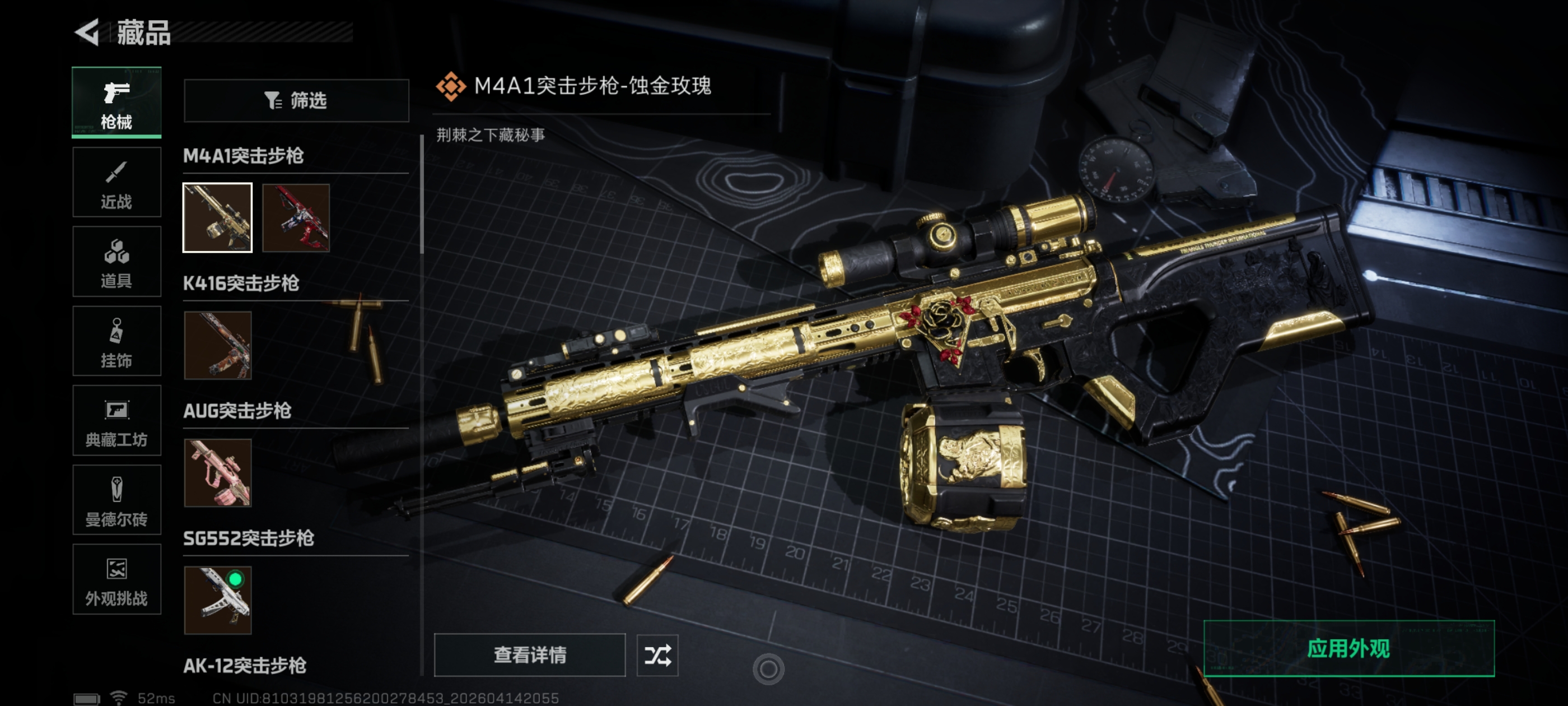Select the 道具 items tab
The height and width of the screenshot is (706, 1568).
116,262
